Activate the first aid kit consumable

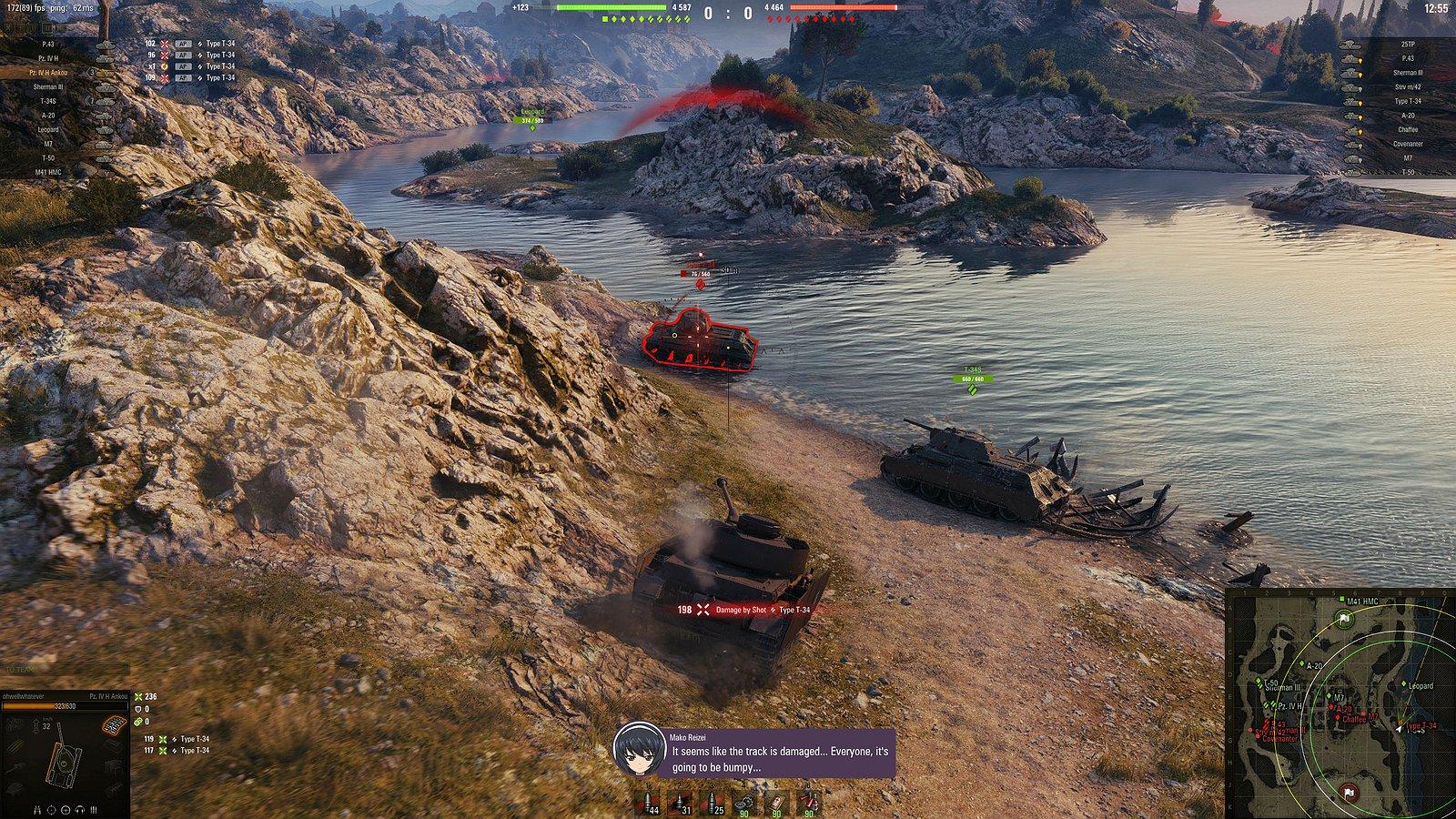776,804
